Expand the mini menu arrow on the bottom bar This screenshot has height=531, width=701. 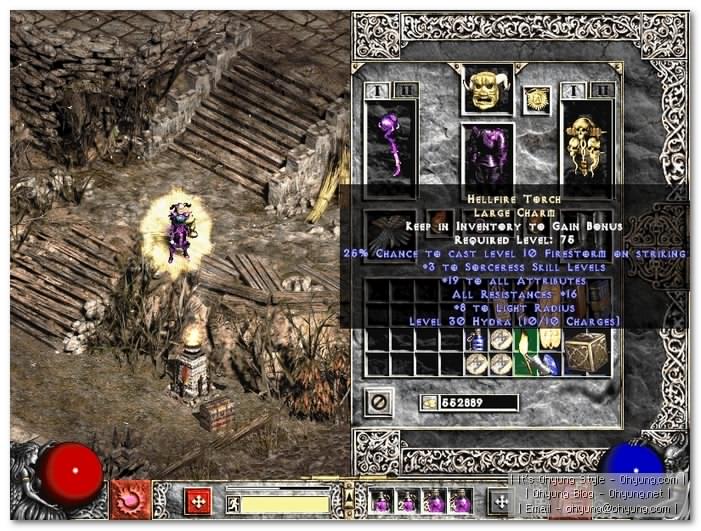coord(347,496)
